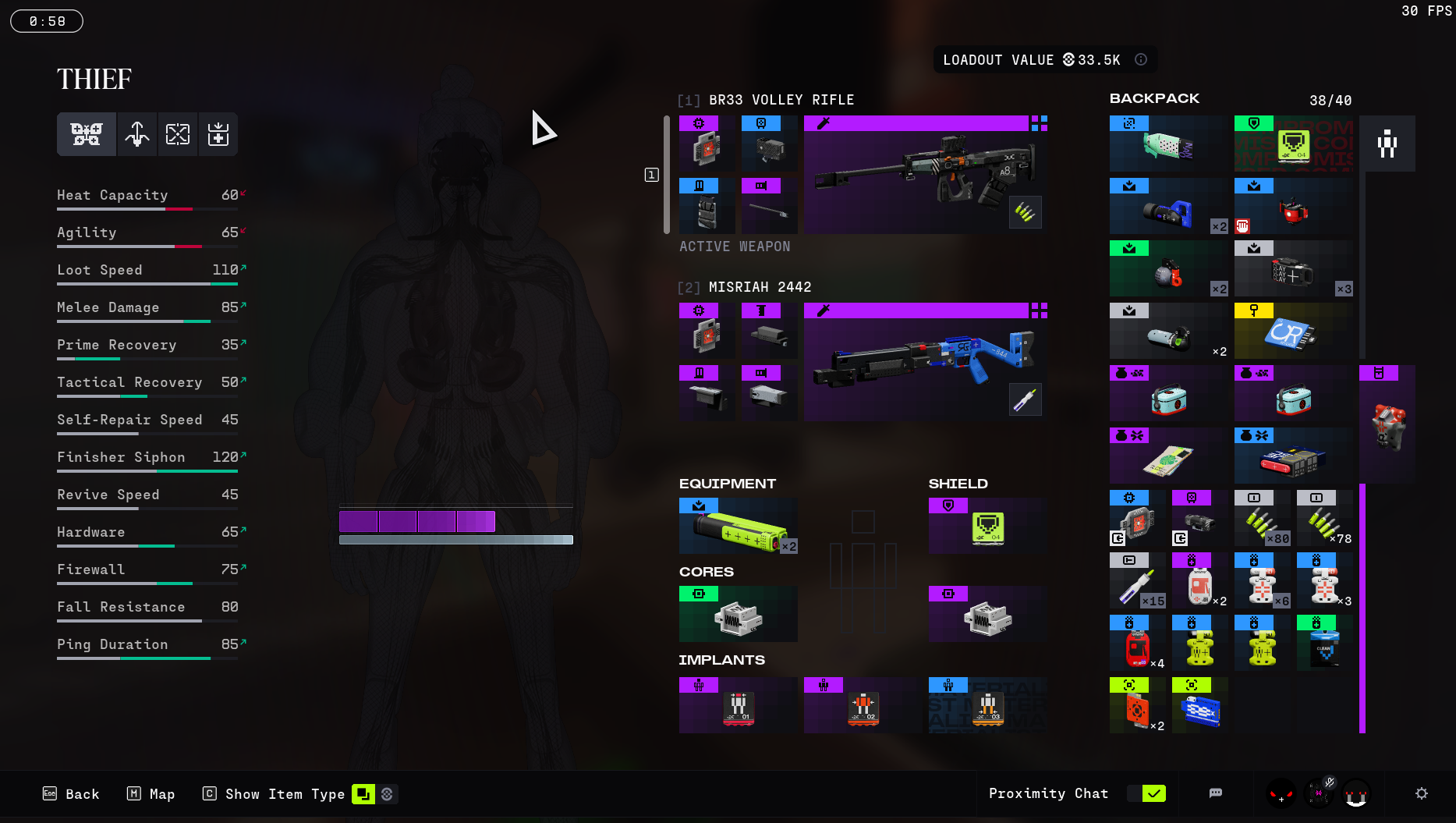Image resolution: width=1456 pixels, height=823 pixels.
Task: Switch to the first stats tab
Action: pos(87,134)
